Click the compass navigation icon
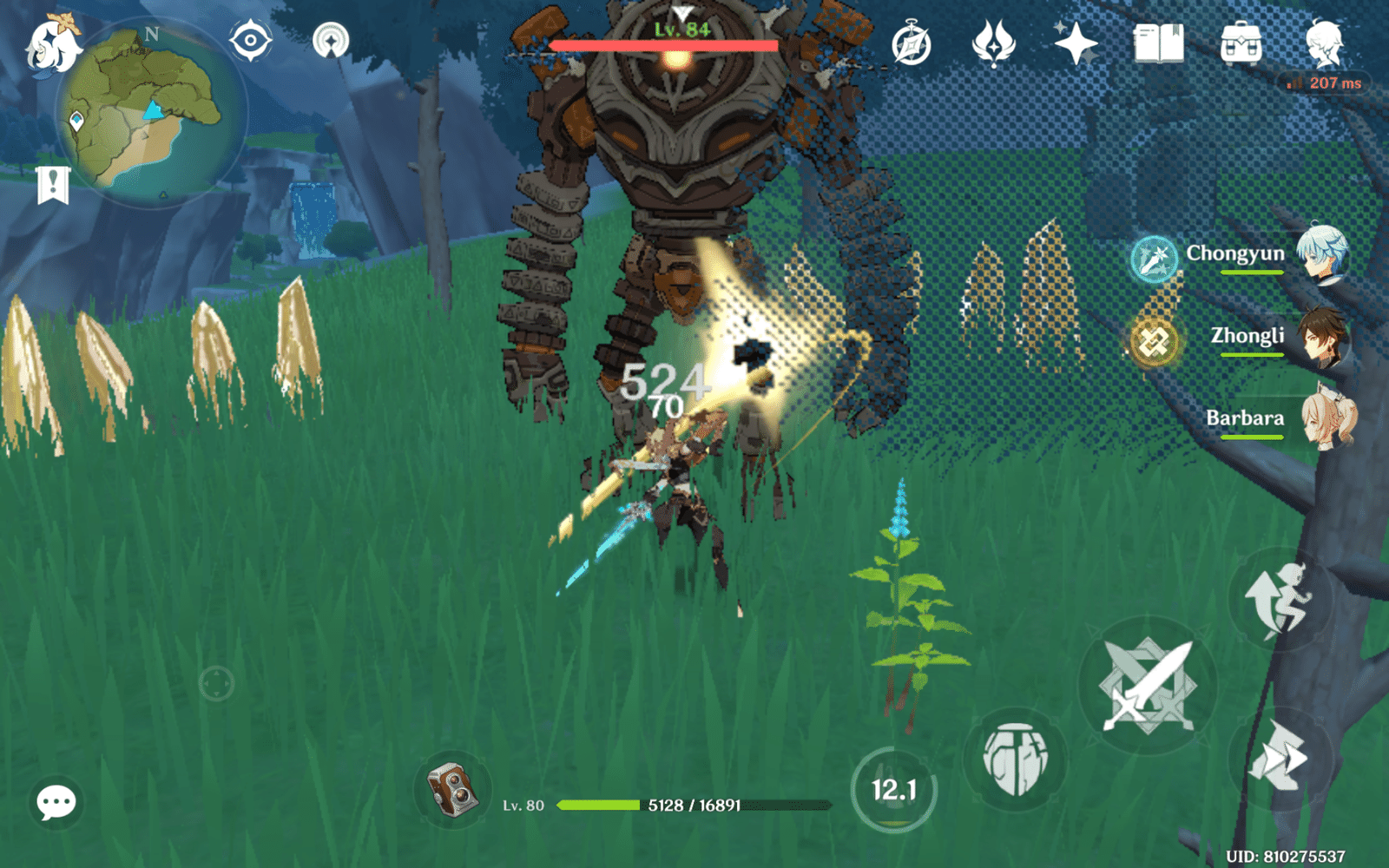The height and width of the screenshot is (868, 1389). coord(252,39)
